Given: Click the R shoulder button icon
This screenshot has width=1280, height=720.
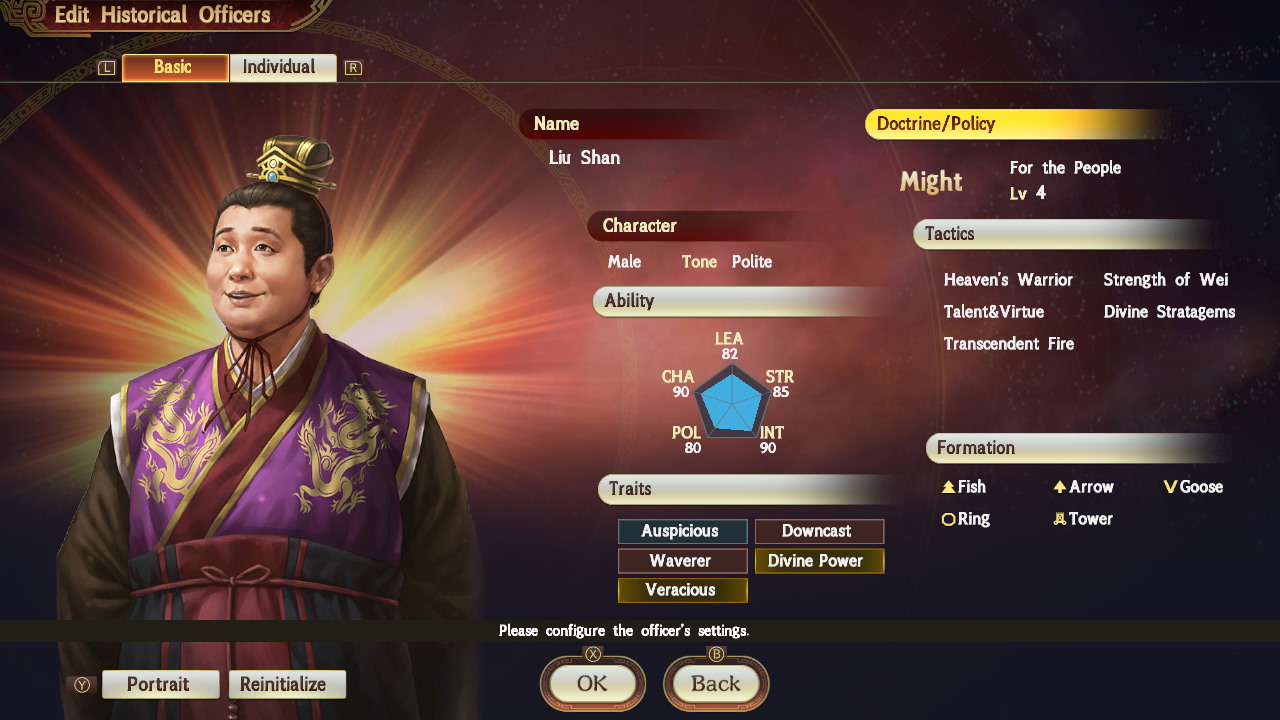Looking at the screenshot, I should pos(352,67).
